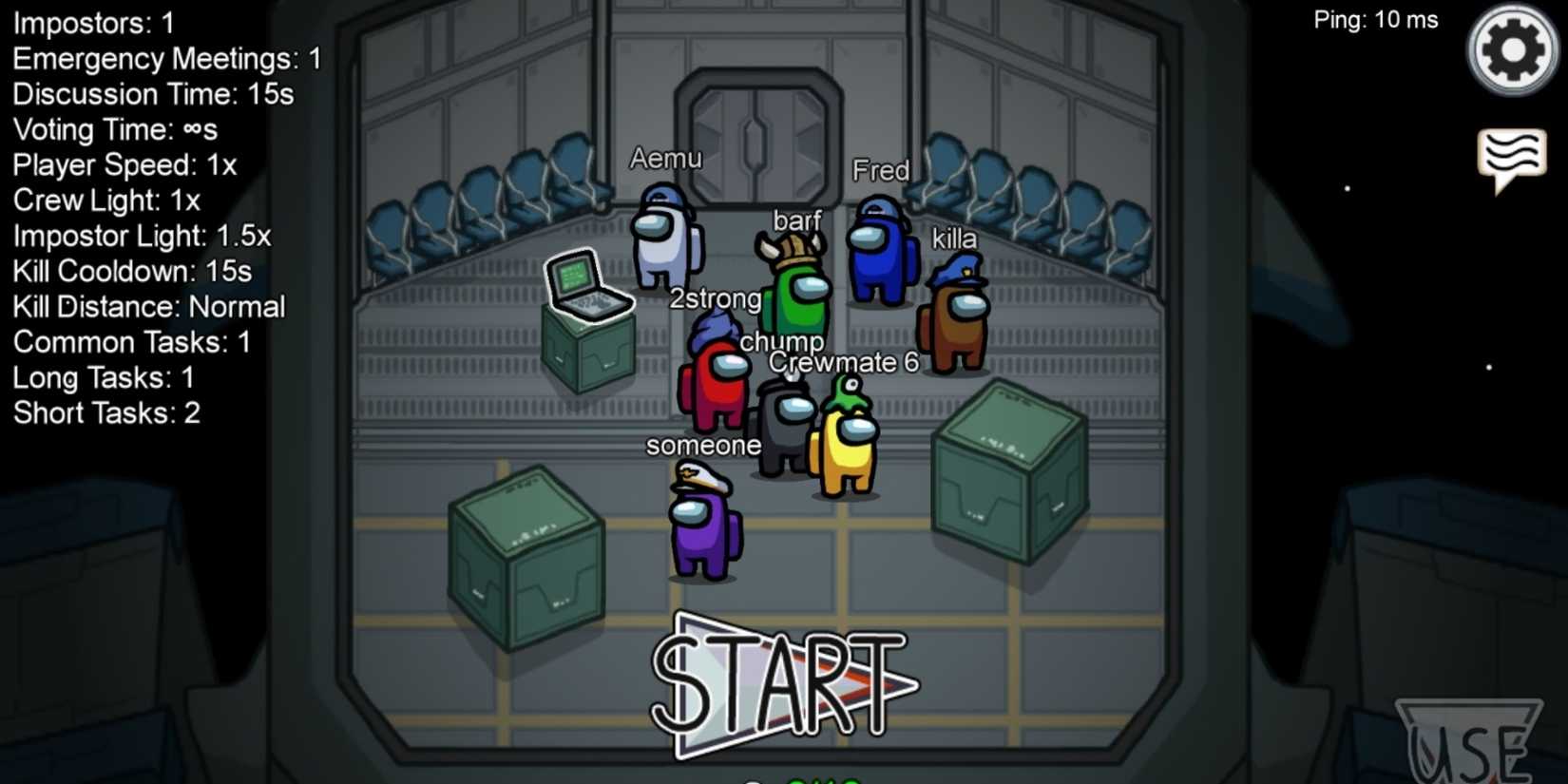
Task: Select Aemu's white crewmate
Action: 665,242
